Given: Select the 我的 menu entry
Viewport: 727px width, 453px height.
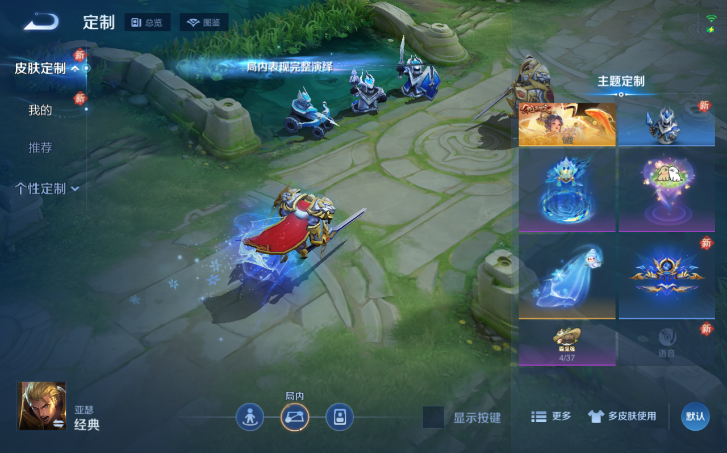Looking at the screenshot, I should click(40, 109).
